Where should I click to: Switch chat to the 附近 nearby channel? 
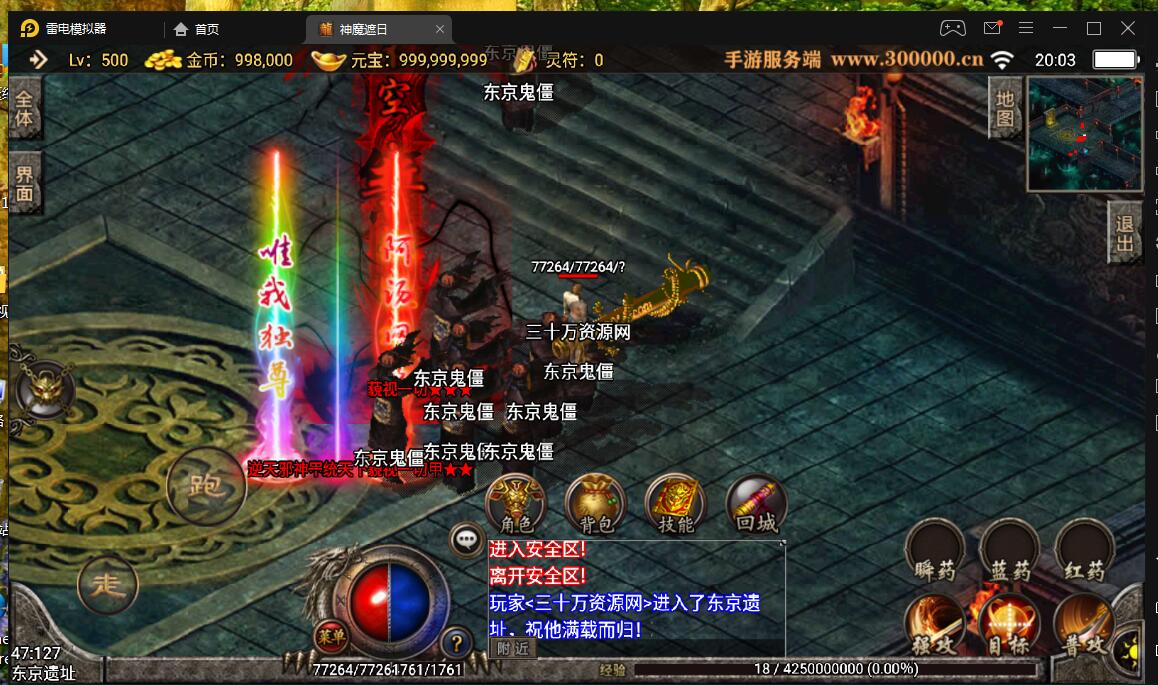(512, 648)
